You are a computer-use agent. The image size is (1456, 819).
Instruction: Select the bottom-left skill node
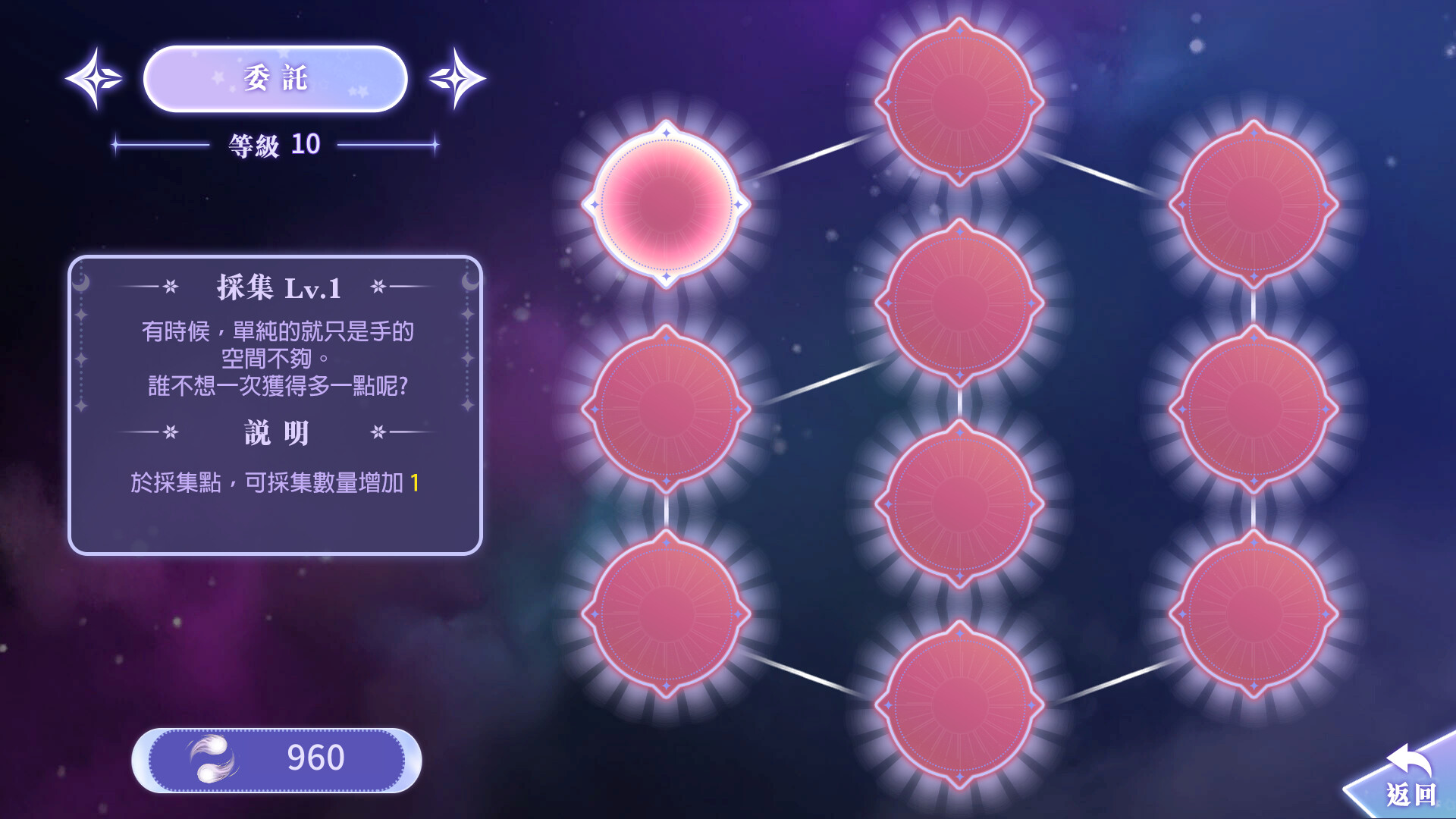tap(666, 614)
